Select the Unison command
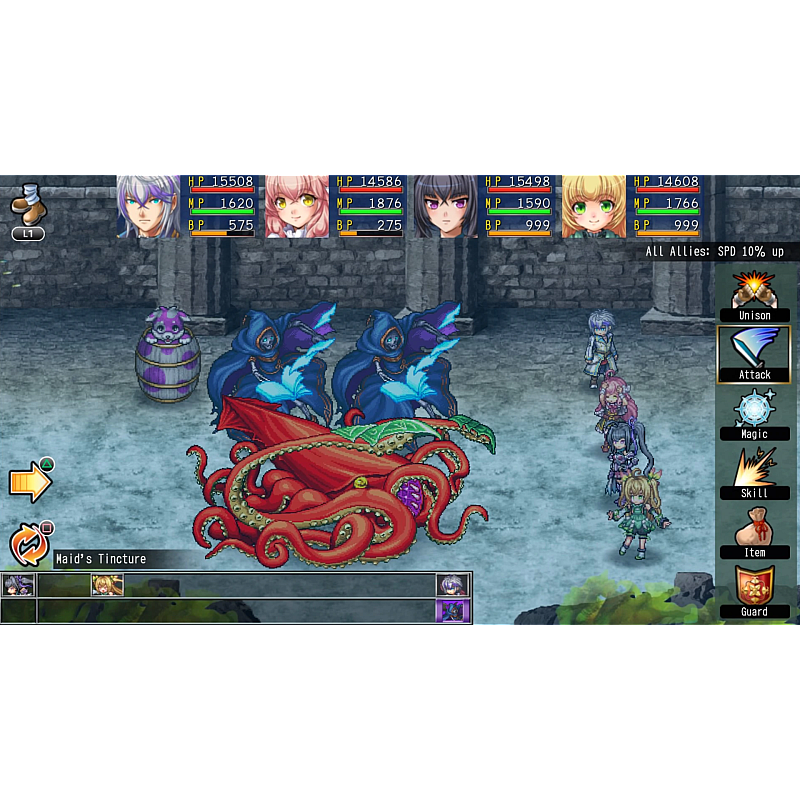This screenshot has height=800, width=800. click(754, 296)
